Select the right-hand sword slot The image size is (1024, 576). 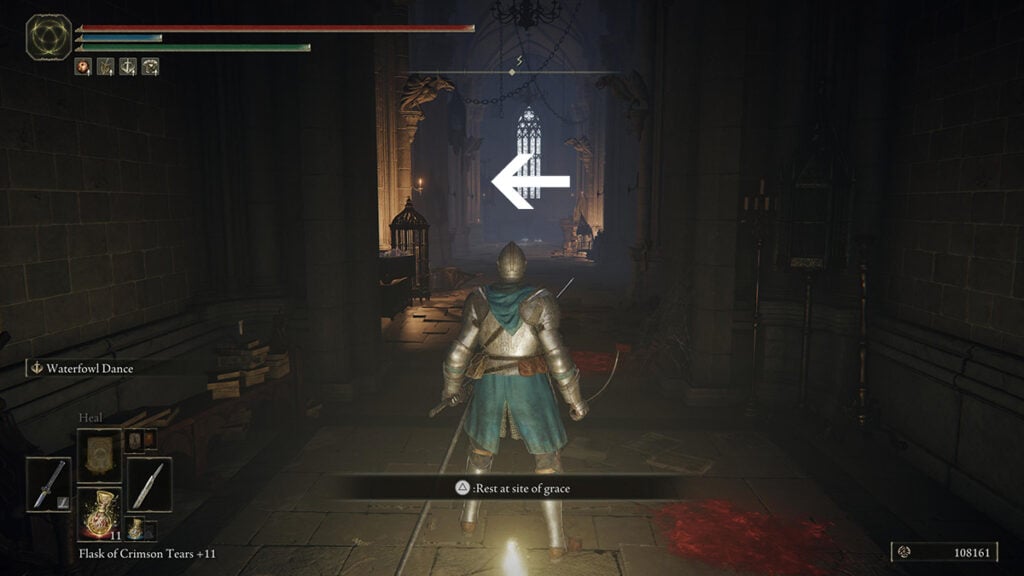click(x=149, y=485)
